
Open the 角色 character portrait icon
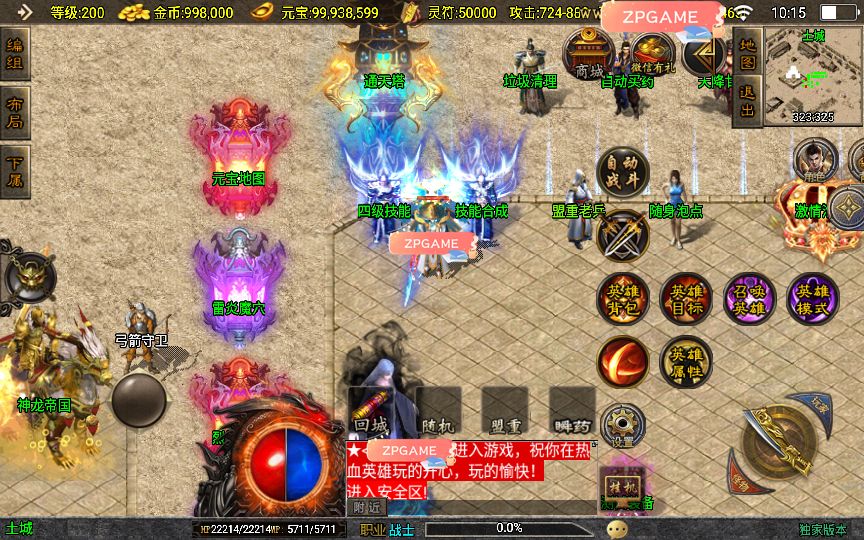tap(814, 160)
